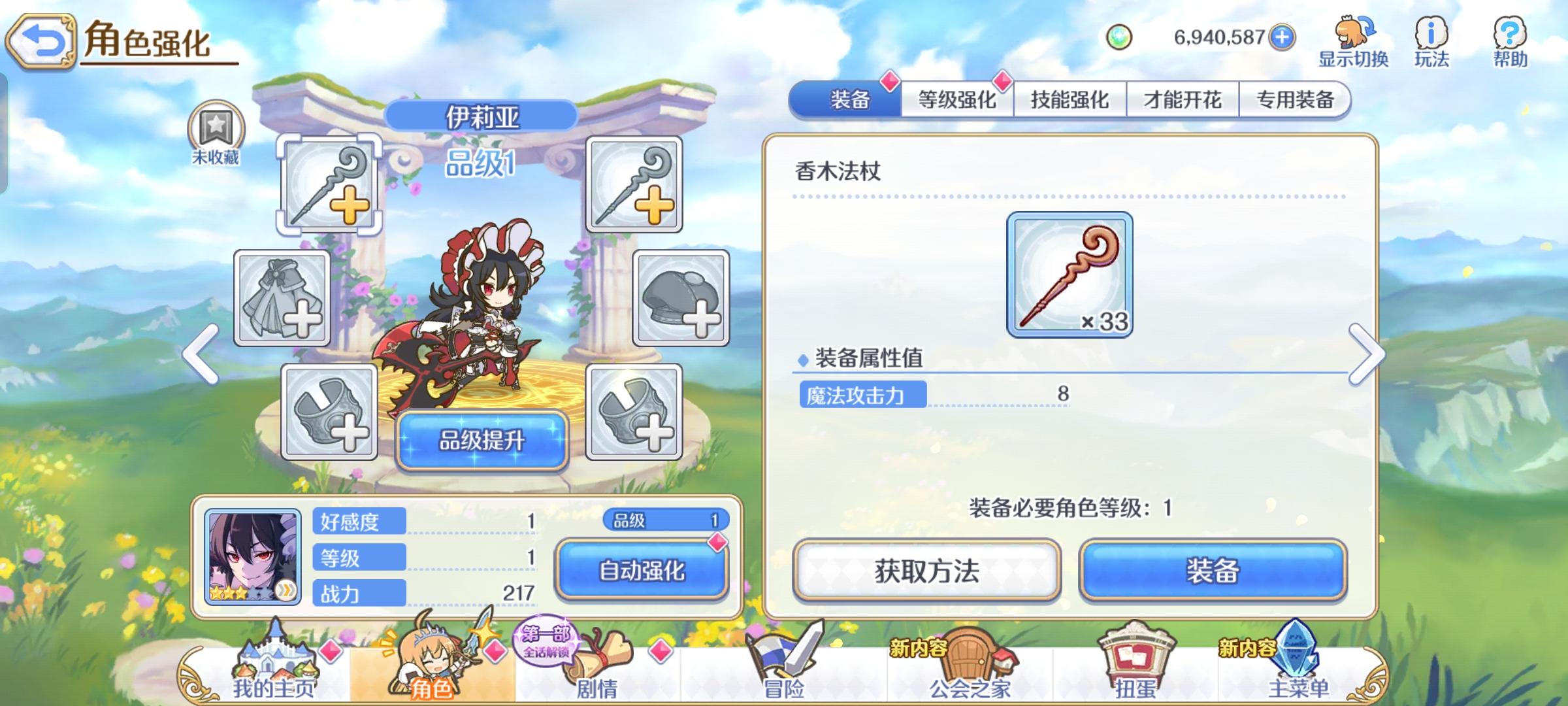Click the 获取方法 acquisition method button
The image size is (1568, 706).
(x=928, y=571)
